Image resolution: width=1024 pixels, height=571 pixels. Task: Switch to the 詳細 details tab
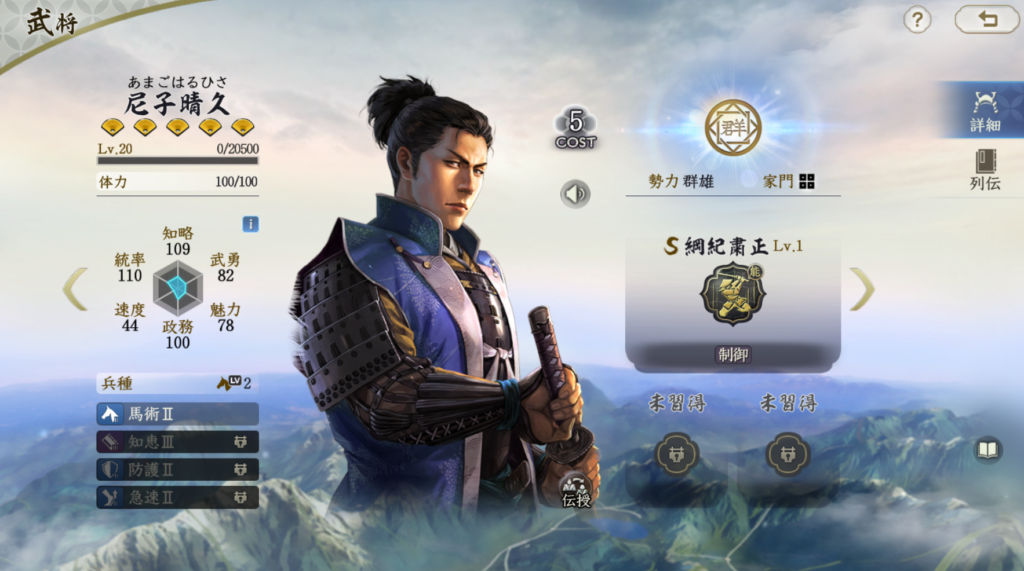[984, 111]
